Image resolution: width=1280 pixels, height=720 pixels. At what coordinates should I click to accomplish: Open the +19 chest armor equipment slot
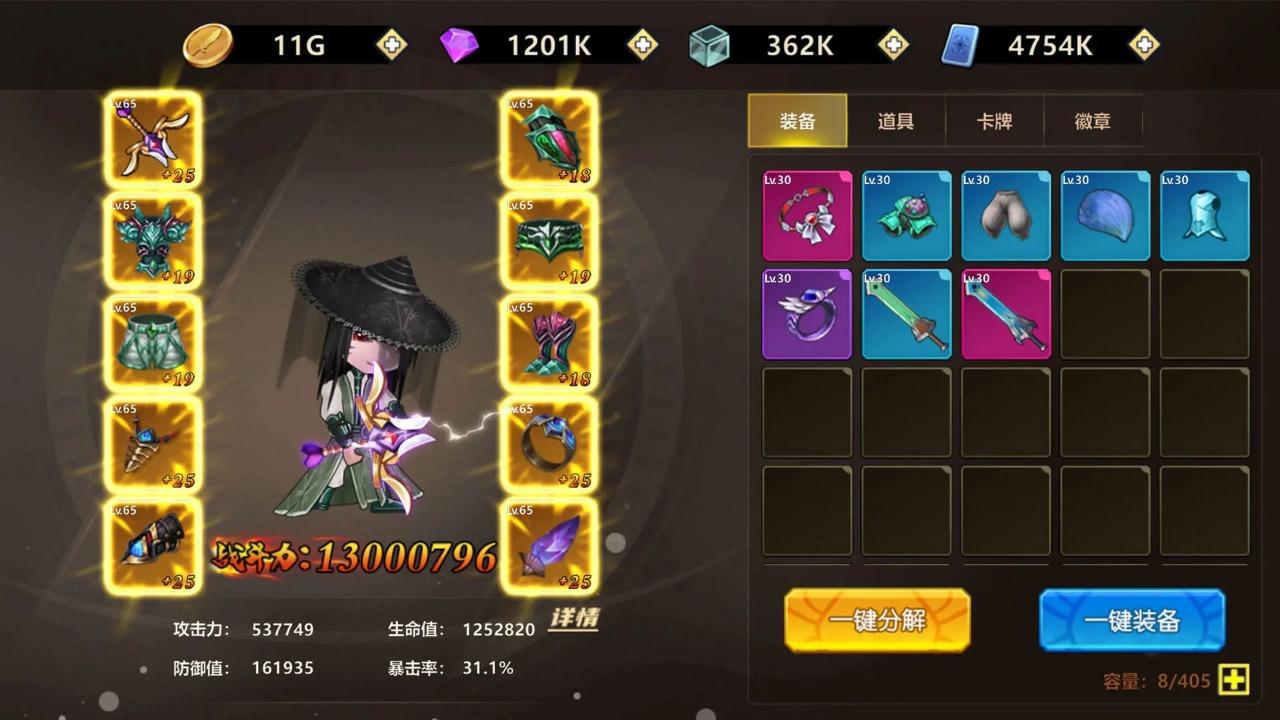(152, 240)
